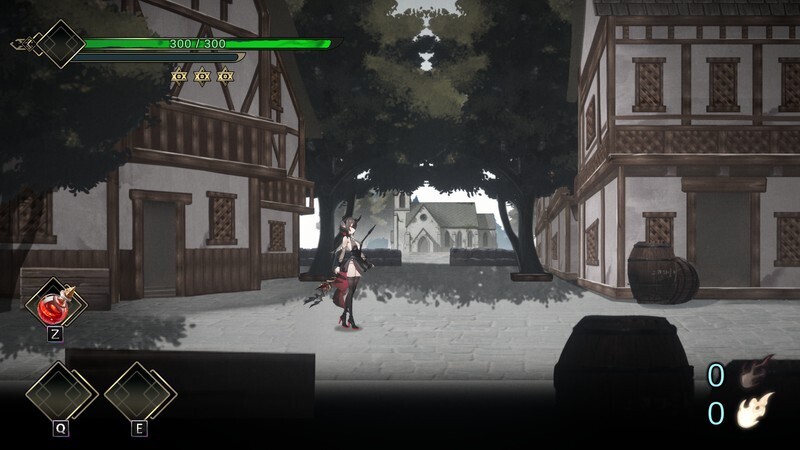Use the red health potion slot
Viewport: 800px width, 450px height.
(53, 305)
